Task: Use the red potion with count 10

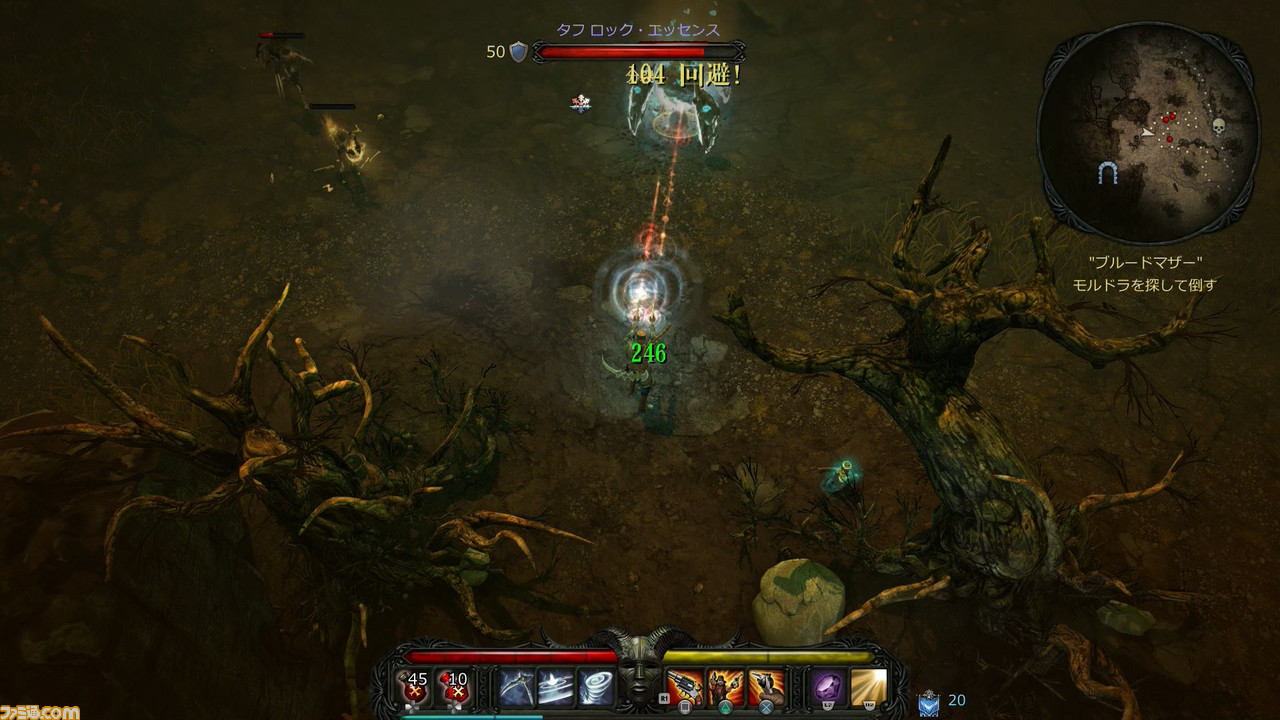Action: (x=456, y=687)
